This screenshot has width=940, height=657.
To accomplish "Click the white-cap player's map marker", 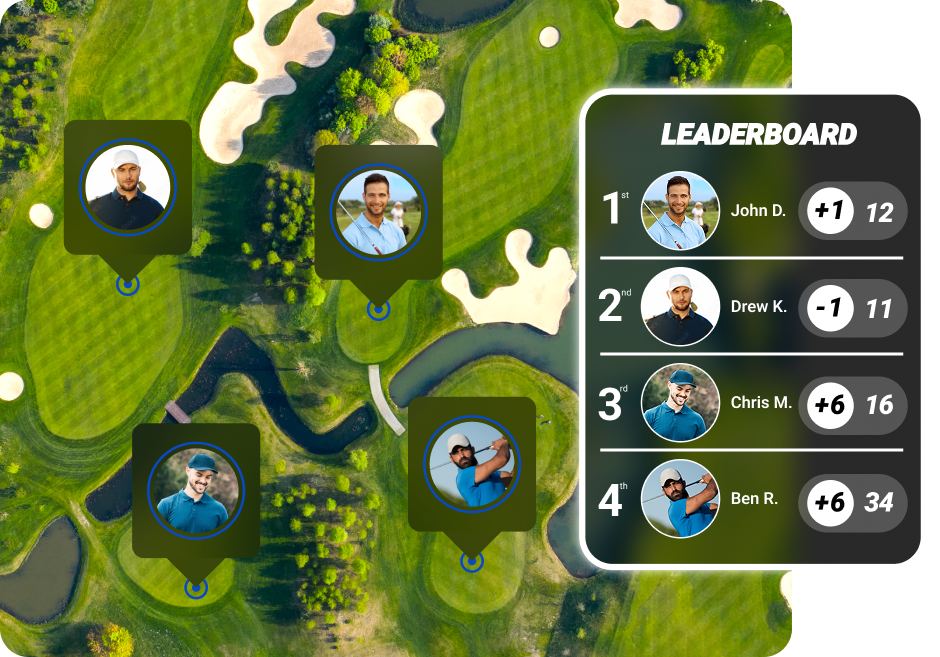I will click(127, 187).
